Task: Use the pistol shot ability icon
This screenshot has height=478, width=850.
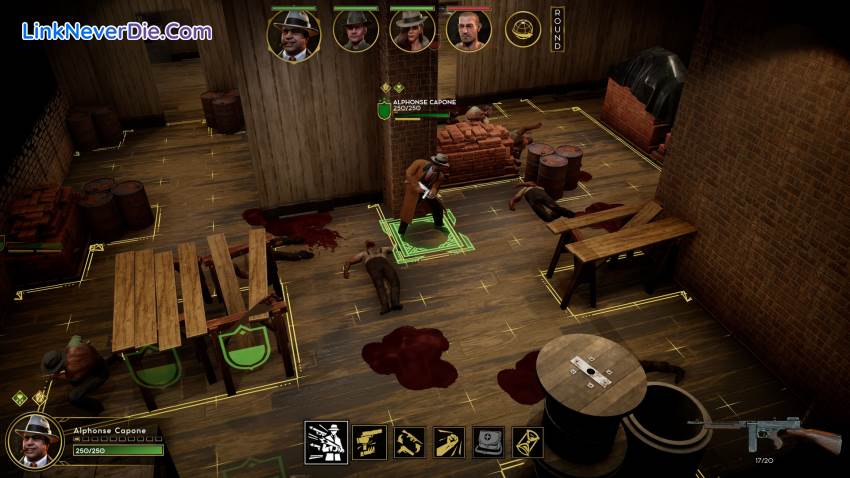Action: tap(369, 442)
